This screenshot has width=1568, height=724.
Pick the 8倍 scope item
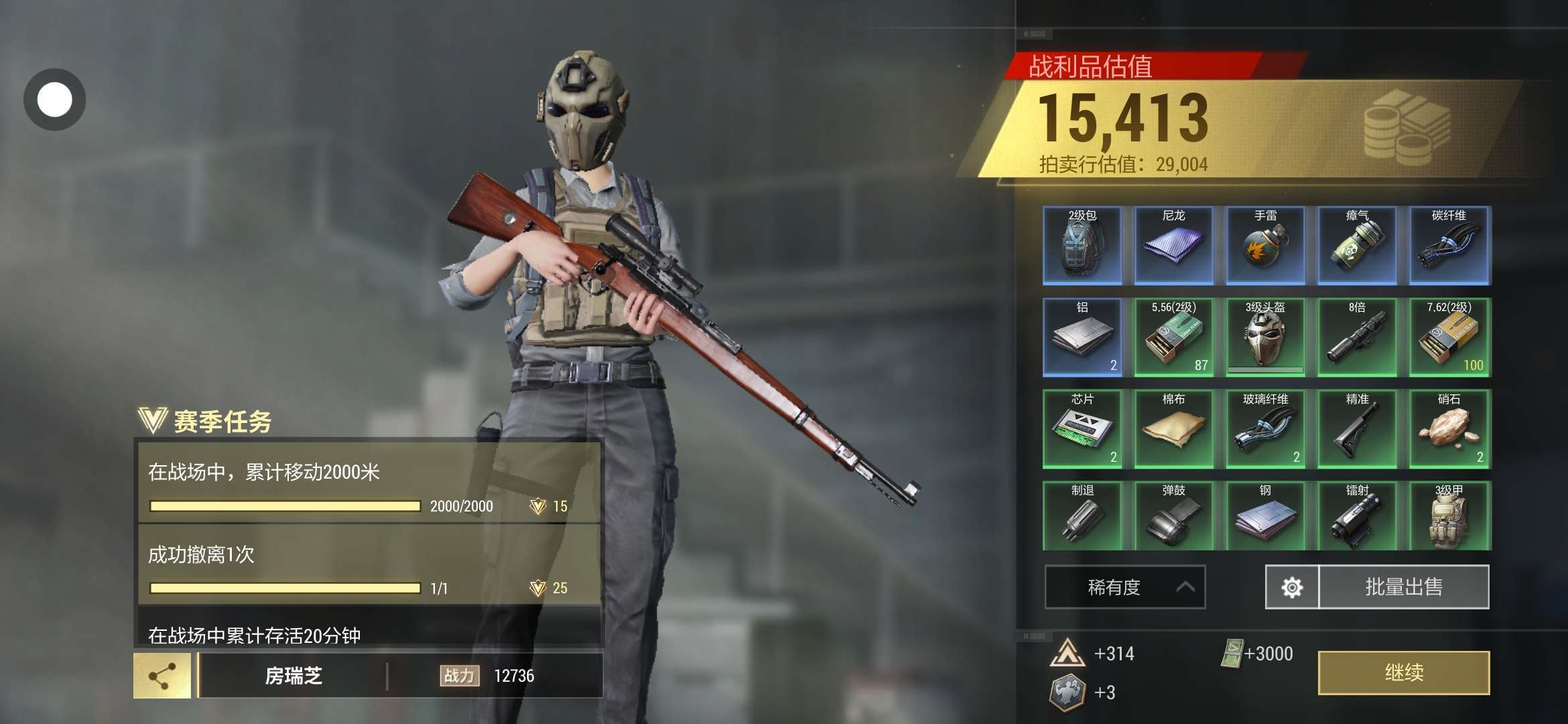pos(1357,337)
